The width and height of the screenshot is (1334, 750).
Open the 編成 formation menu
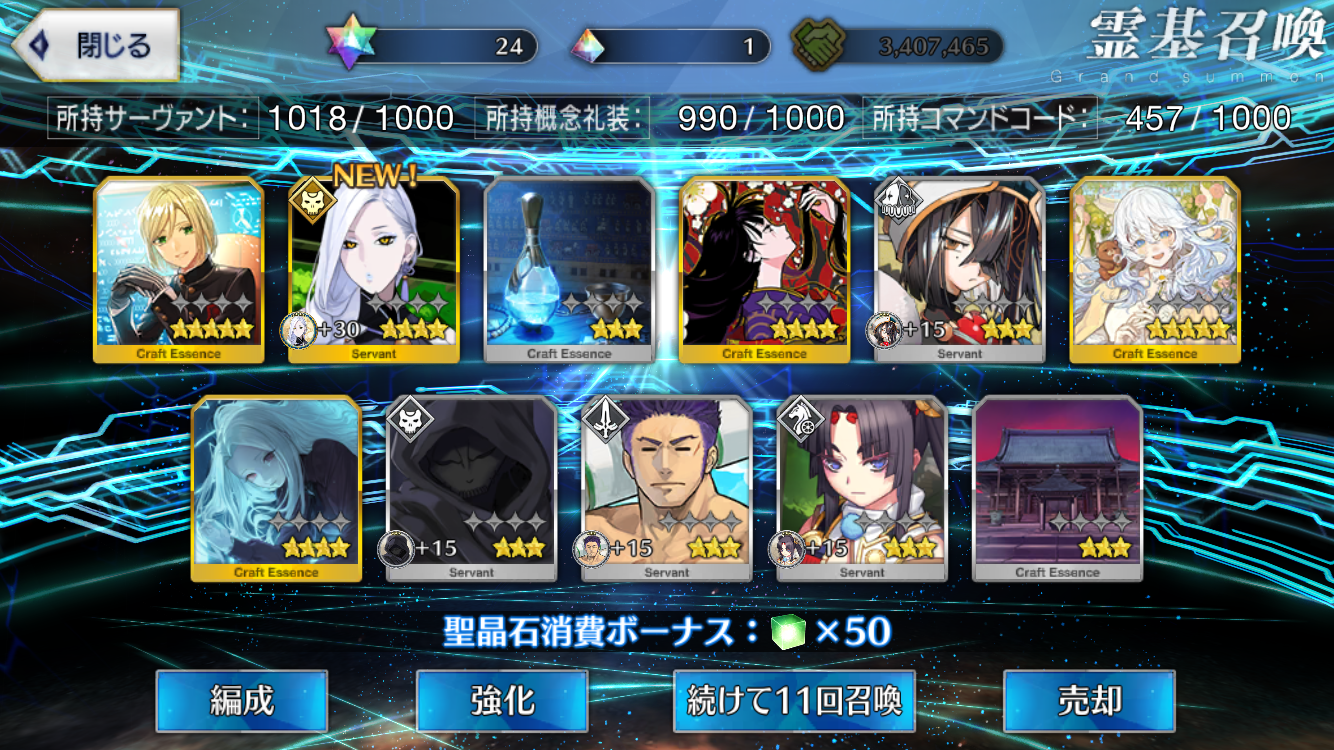pos(242,701)
